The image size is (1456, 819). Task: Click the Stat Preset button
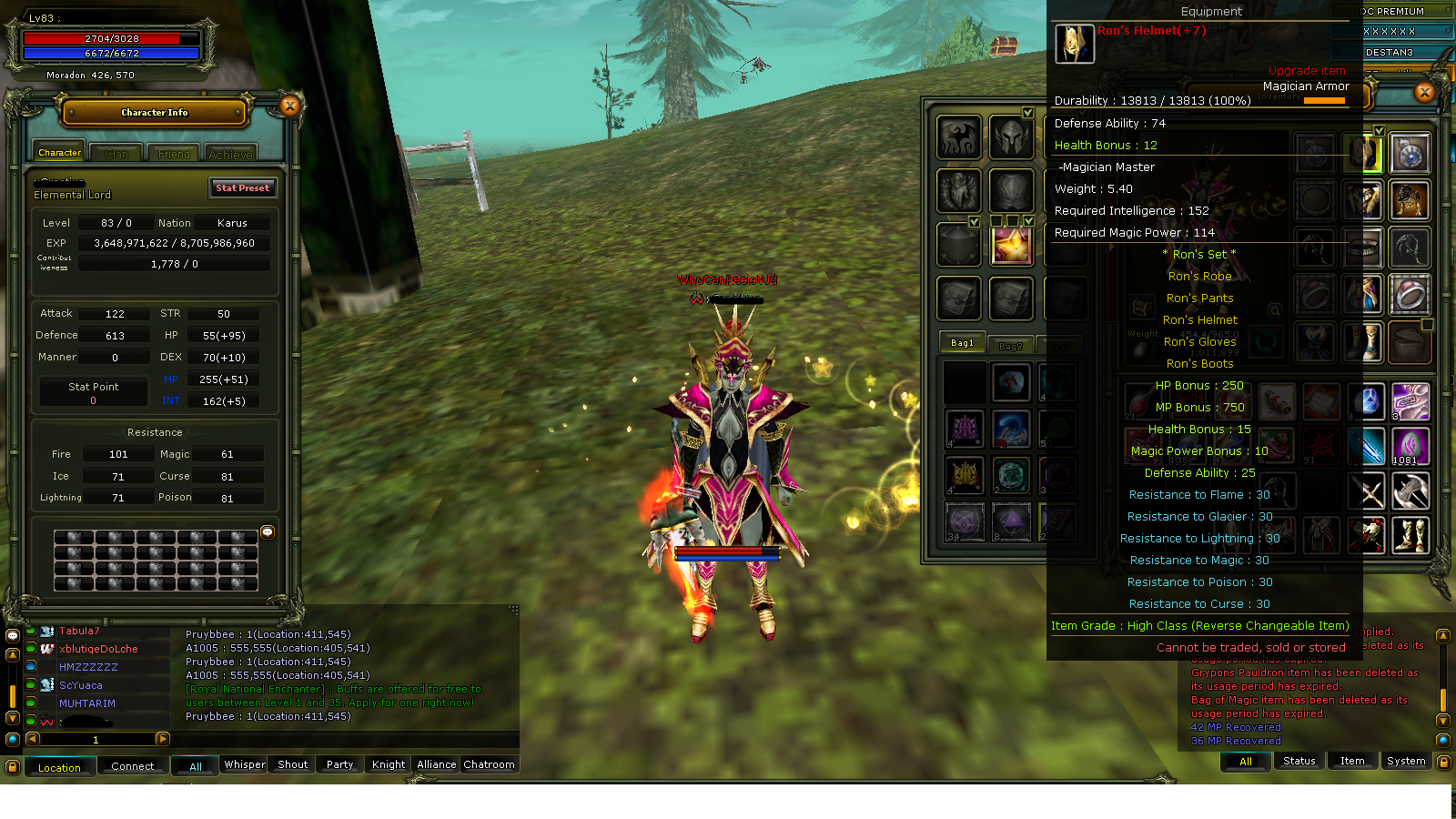242,188
